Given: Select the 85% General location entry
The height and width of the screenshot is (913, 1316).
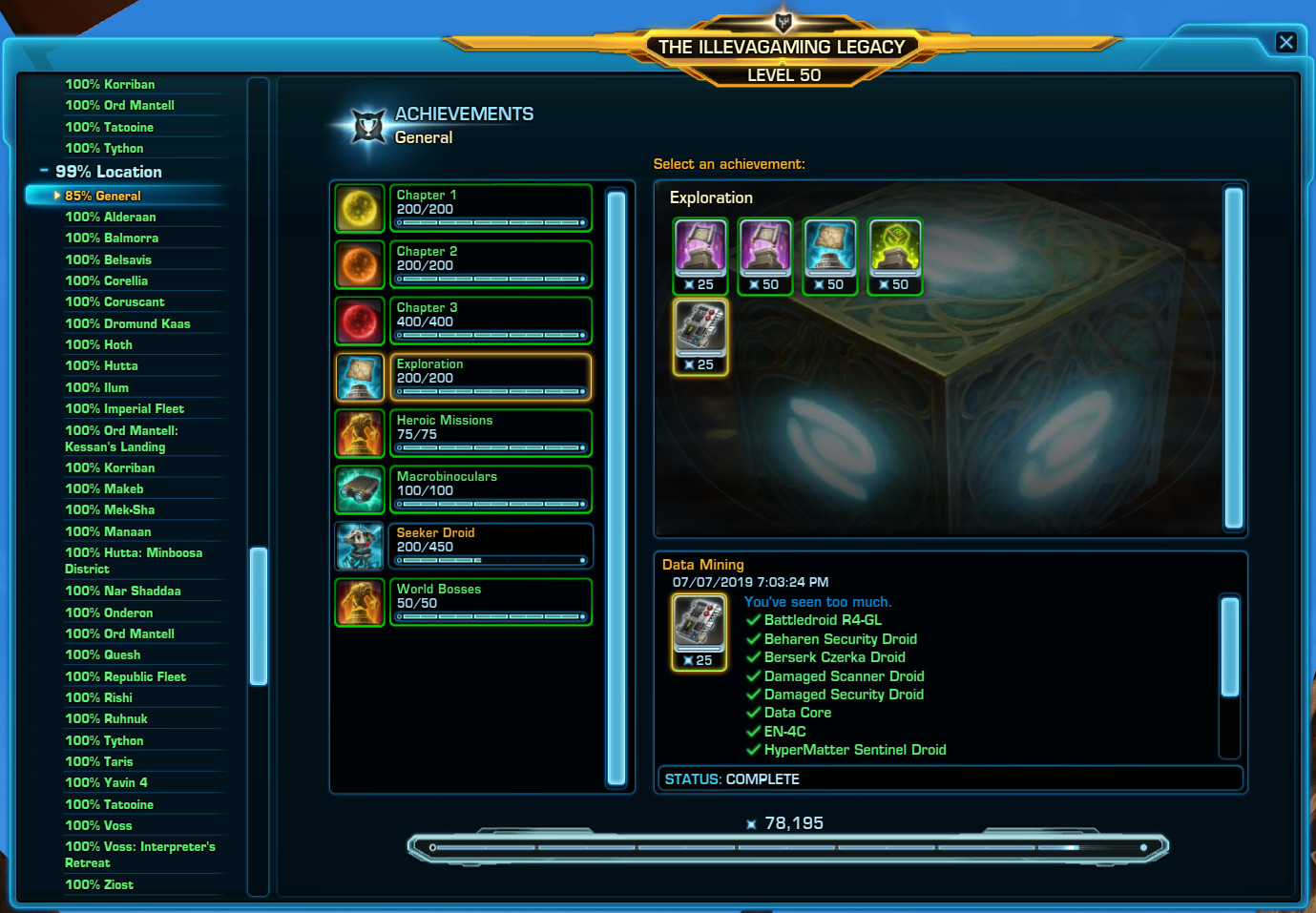Looking at the screenshot, I should (x=103, y=196).
